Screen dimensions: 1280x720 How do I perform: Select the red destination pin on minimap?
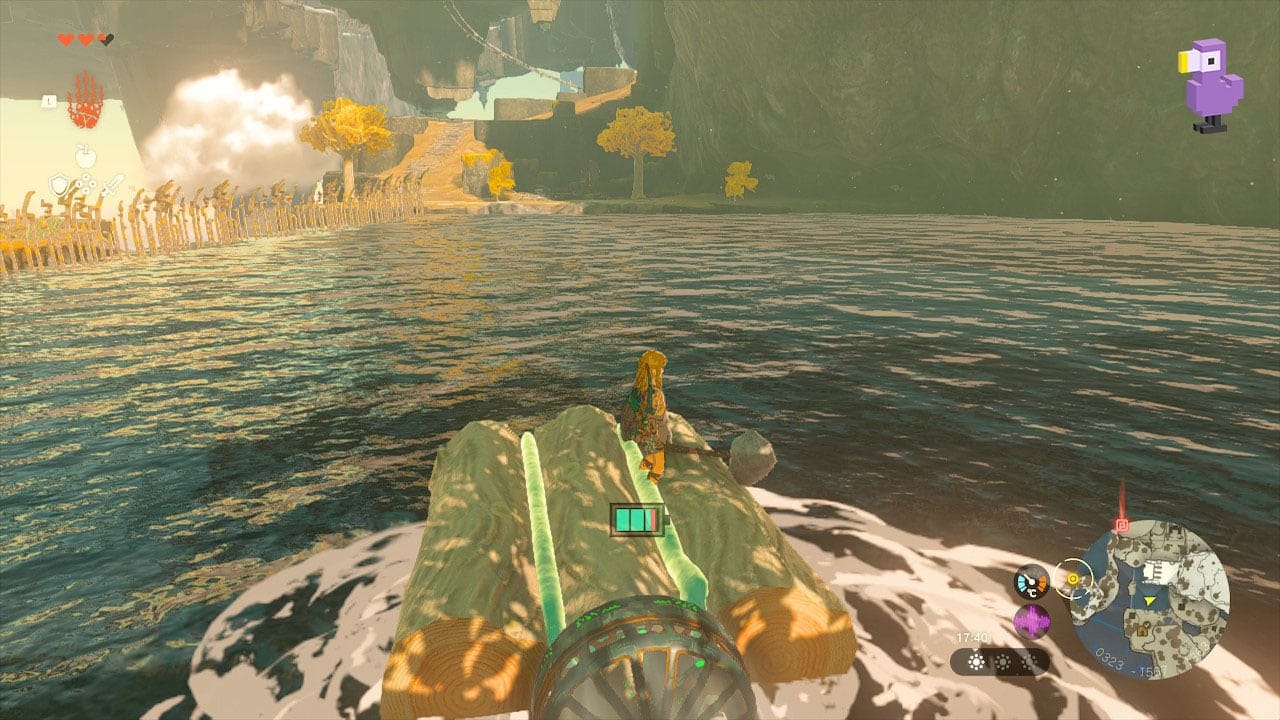tap(1122, 524)
